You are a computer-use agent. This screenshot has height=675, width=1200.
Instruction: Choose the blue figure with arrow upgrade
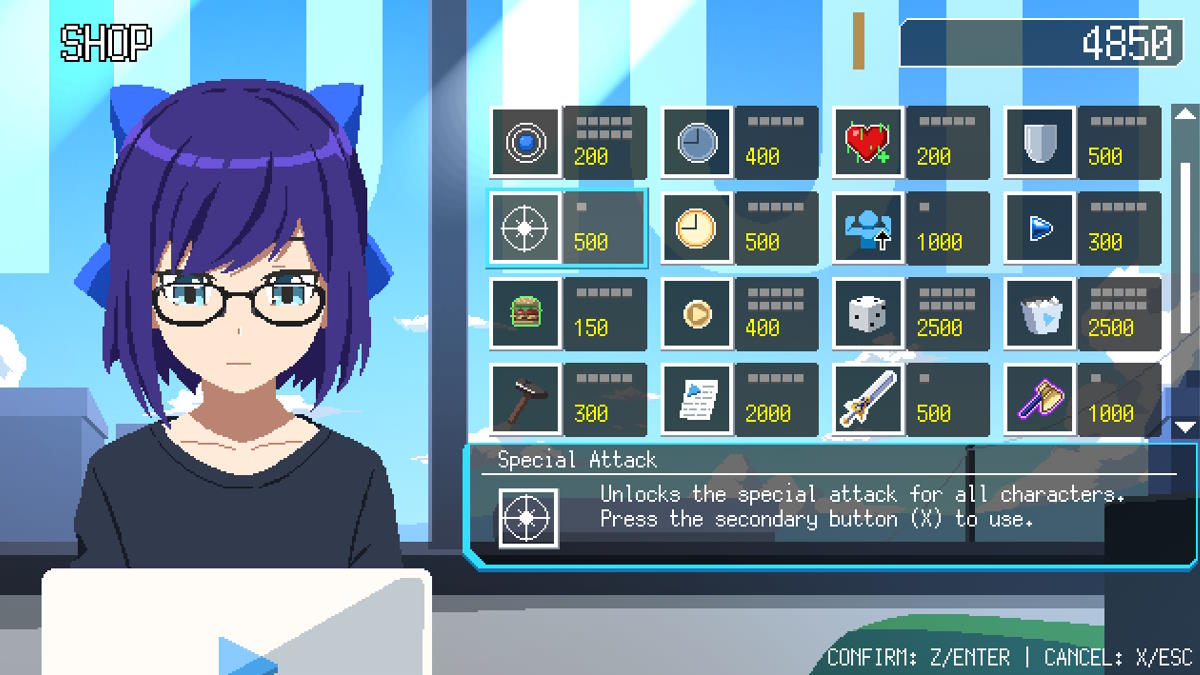pyautogui.click(x=868, y=229)
